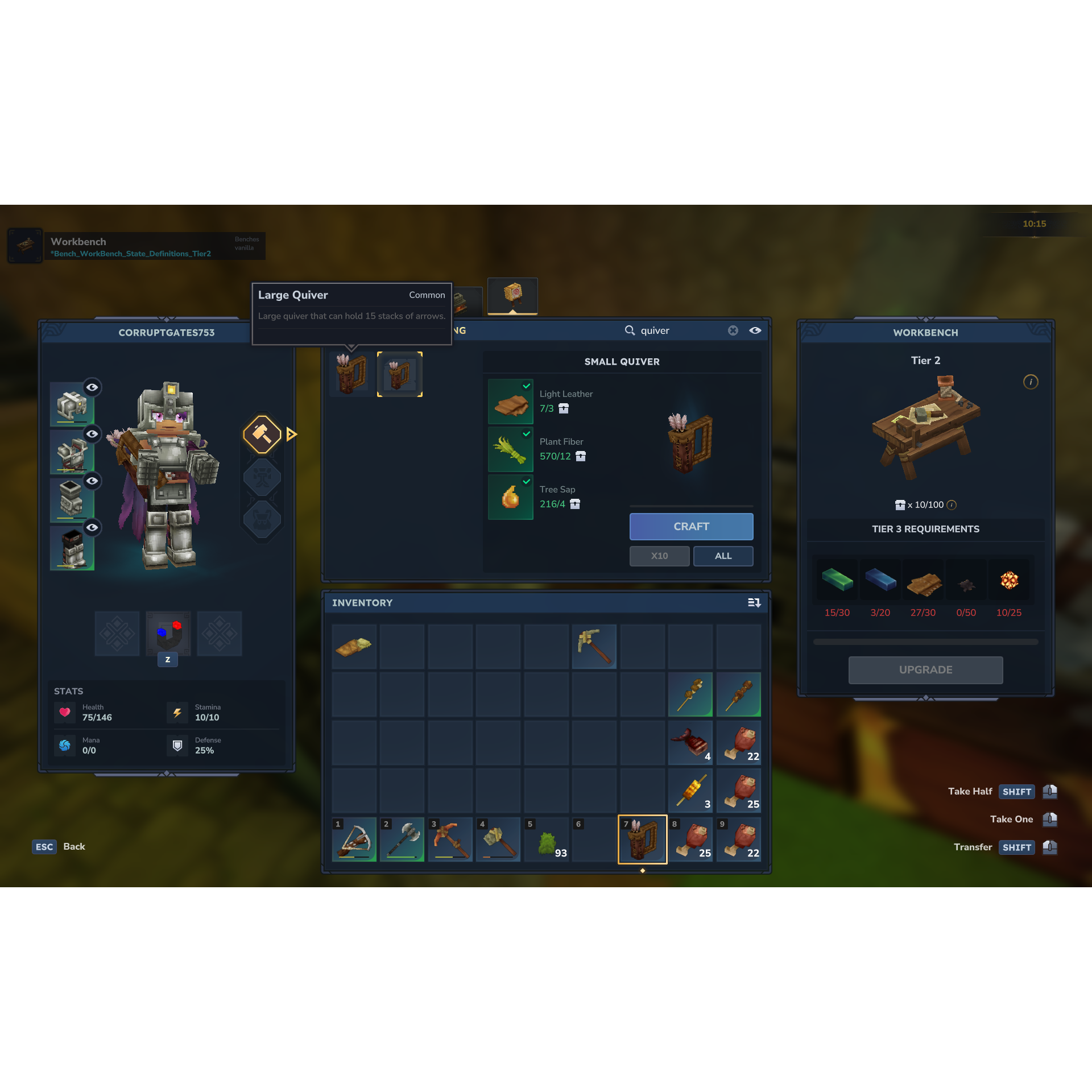The width and height of the screenshot is (1092, 1092).
Task: Clear the quiver search text
Action: (x=733, y=330)
